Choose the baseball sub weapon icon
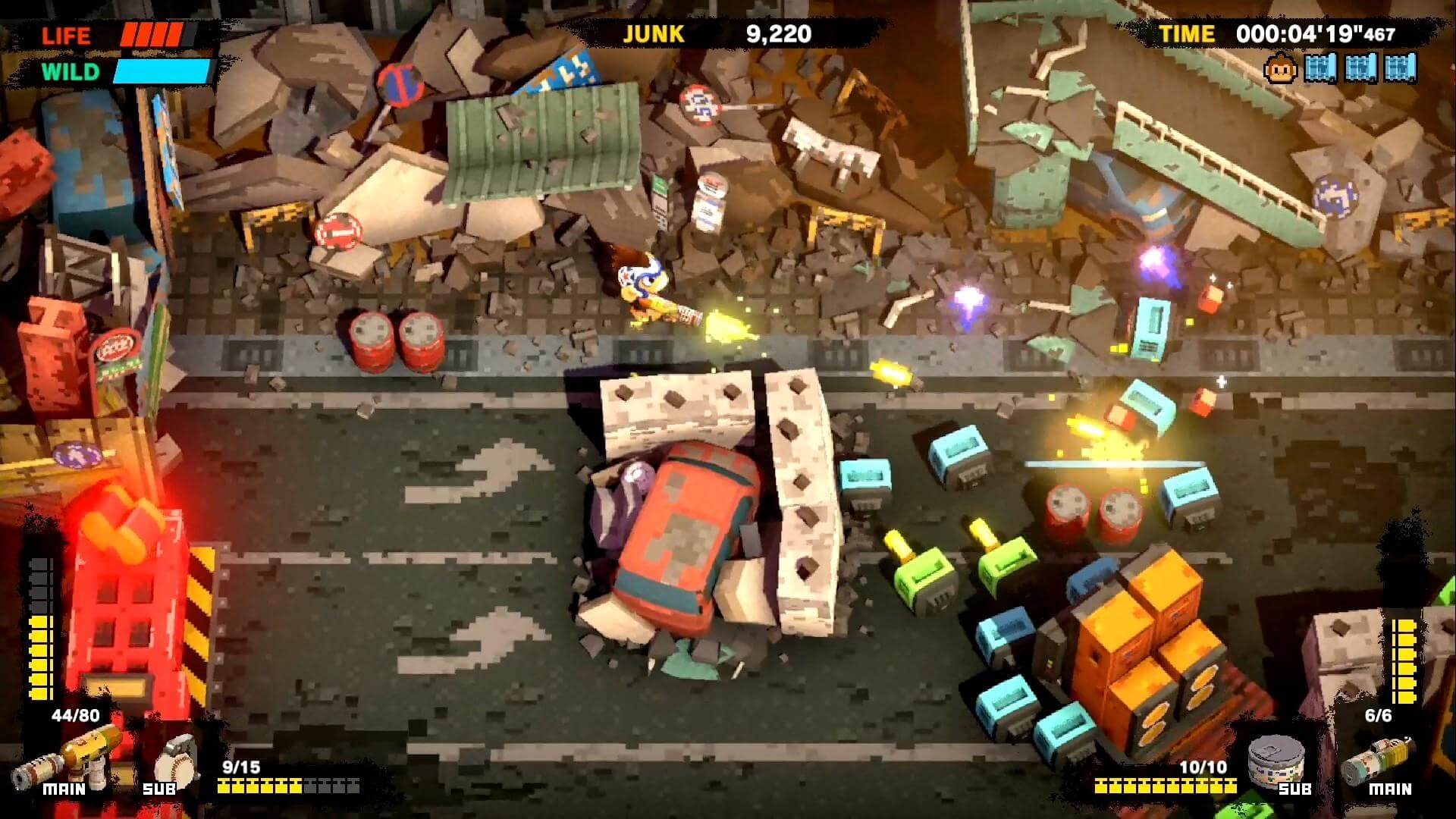The width and height of the screenshot is (1456, 819). tap(177, 759)
